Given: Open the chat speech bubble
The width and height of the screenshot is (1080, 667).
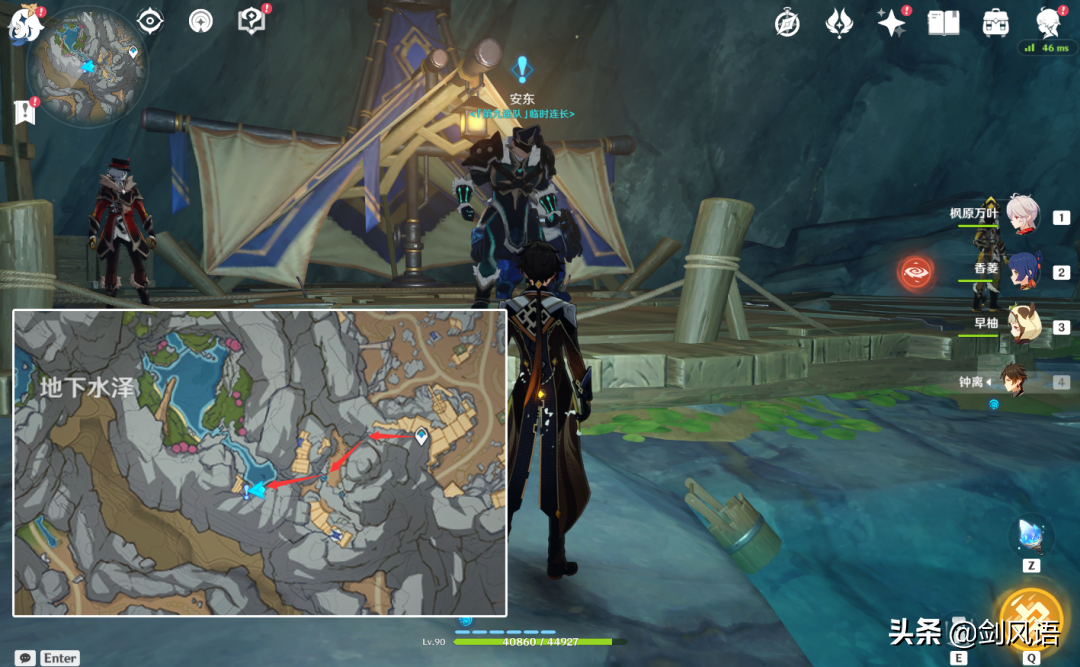Looking at the screenshot, I should point(25,657).
